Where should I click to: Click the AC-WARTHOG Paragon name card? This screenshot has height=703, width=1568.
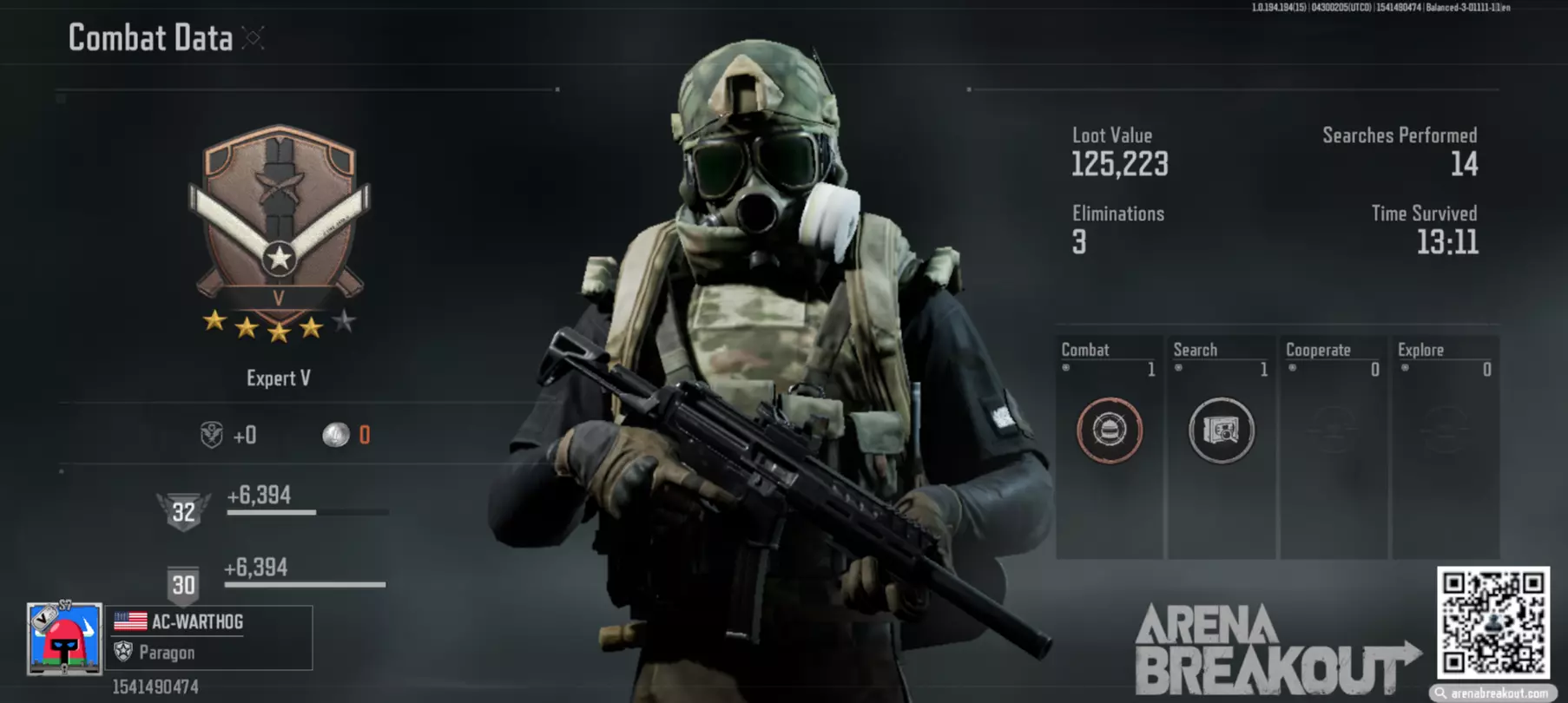point(209,638)
